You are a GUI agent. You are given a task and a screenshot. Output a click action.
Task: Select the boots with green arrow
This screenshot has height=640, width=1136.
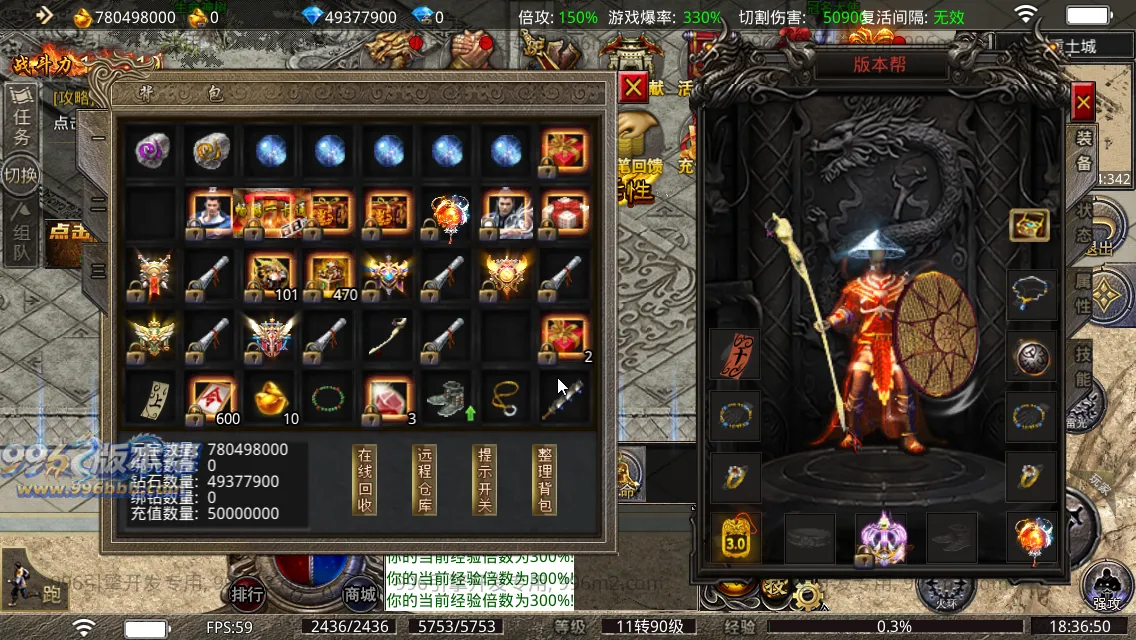click(x=446, y=398)
